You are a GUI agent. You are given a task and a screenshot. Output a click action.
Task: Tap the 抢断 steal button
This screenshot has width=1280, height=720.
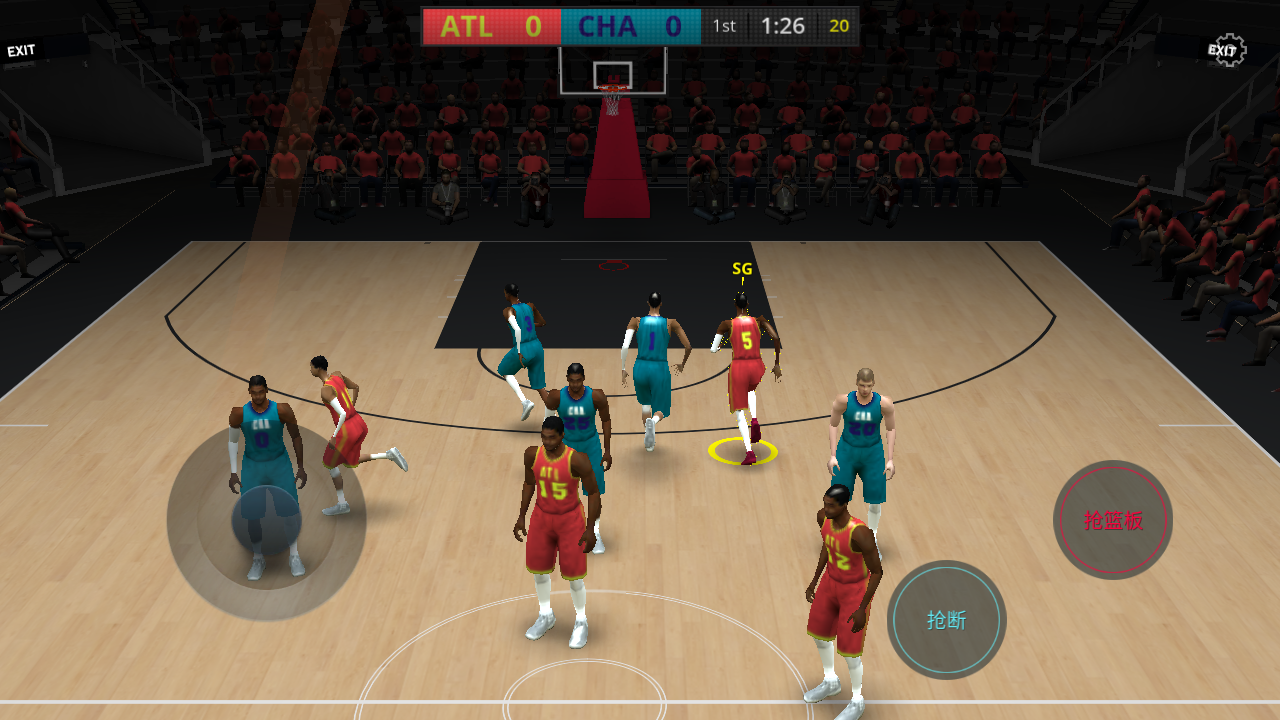tap(946, 620)
